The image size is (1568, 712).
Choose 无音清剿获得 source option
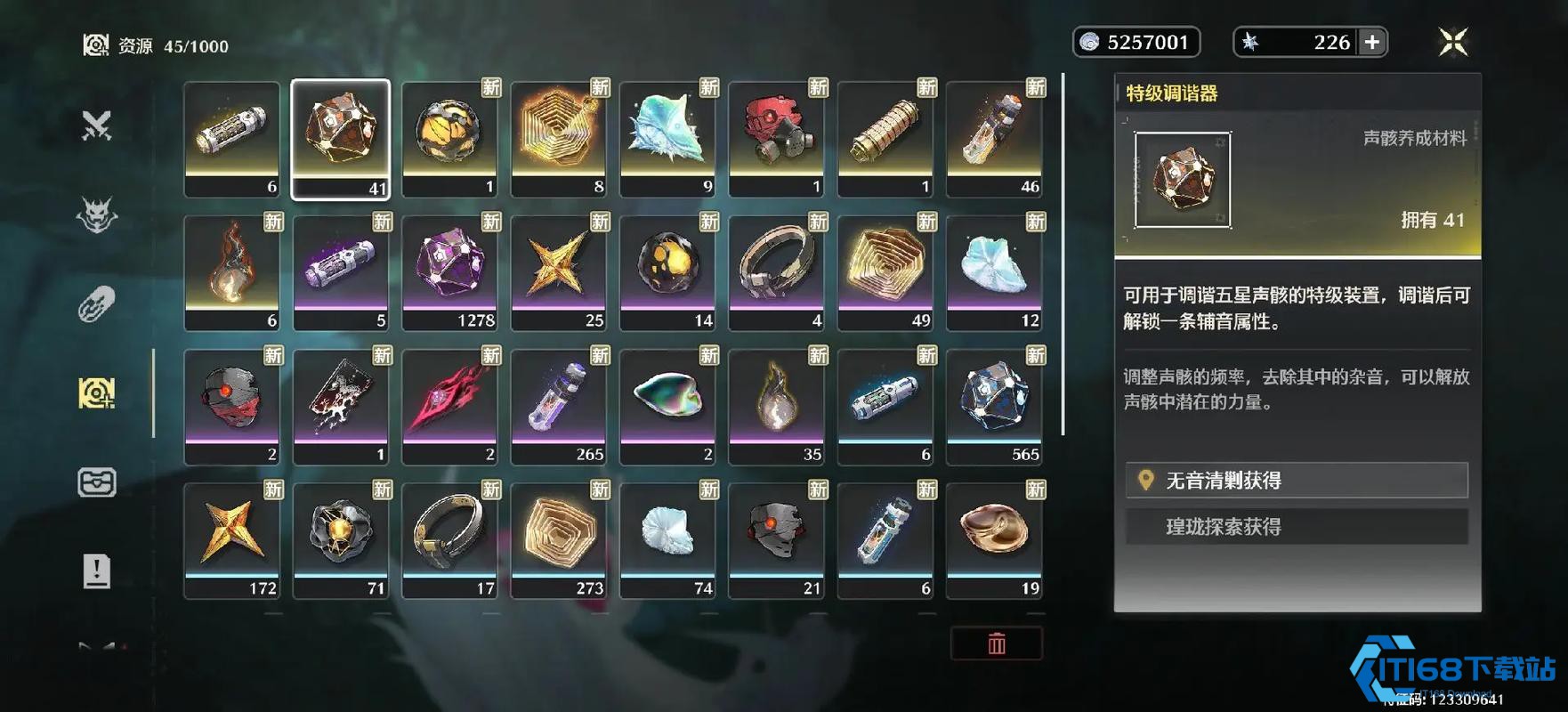1296,481
